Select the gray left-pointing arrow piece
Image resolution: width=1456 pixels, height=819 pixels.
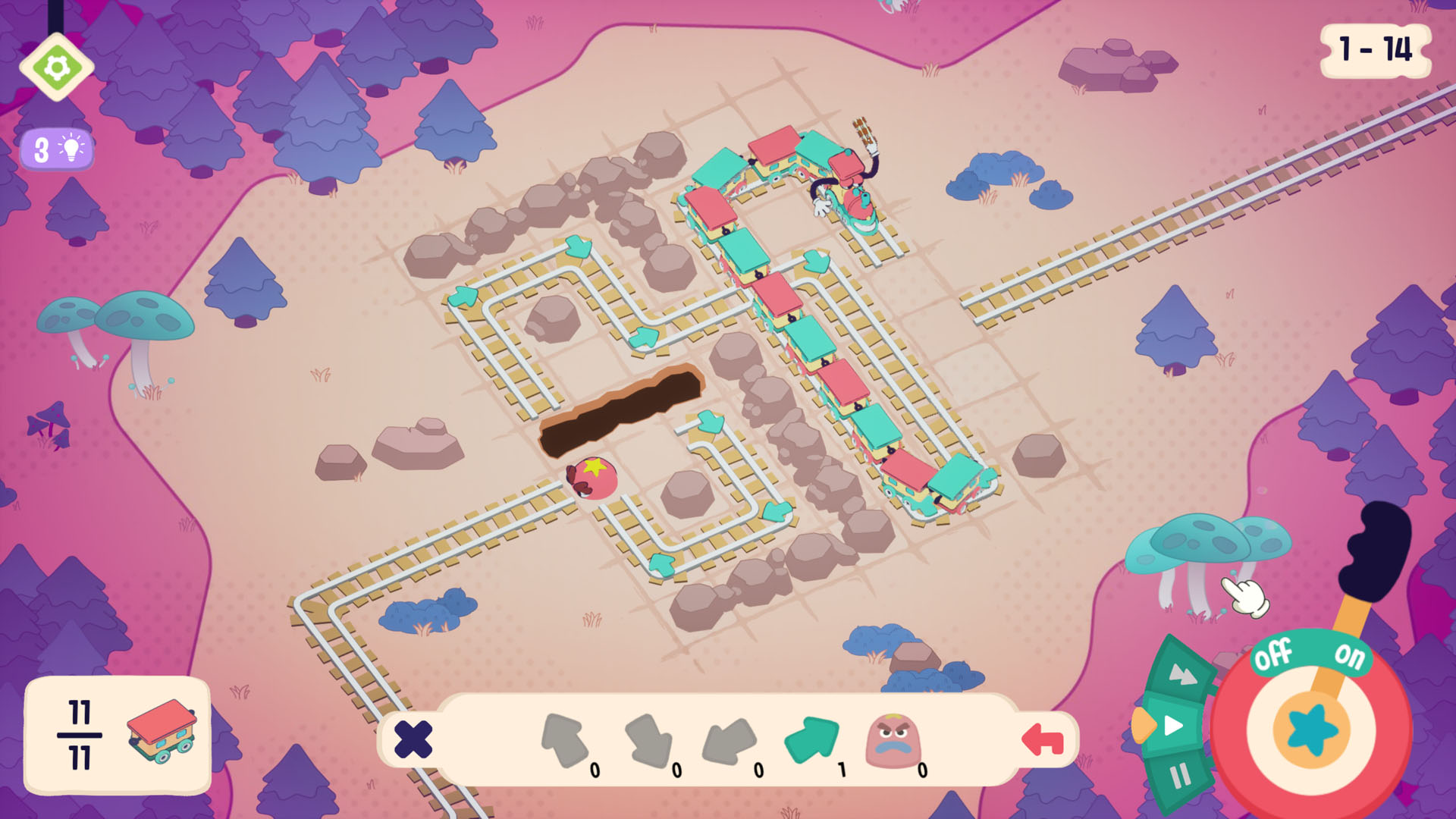732,739
